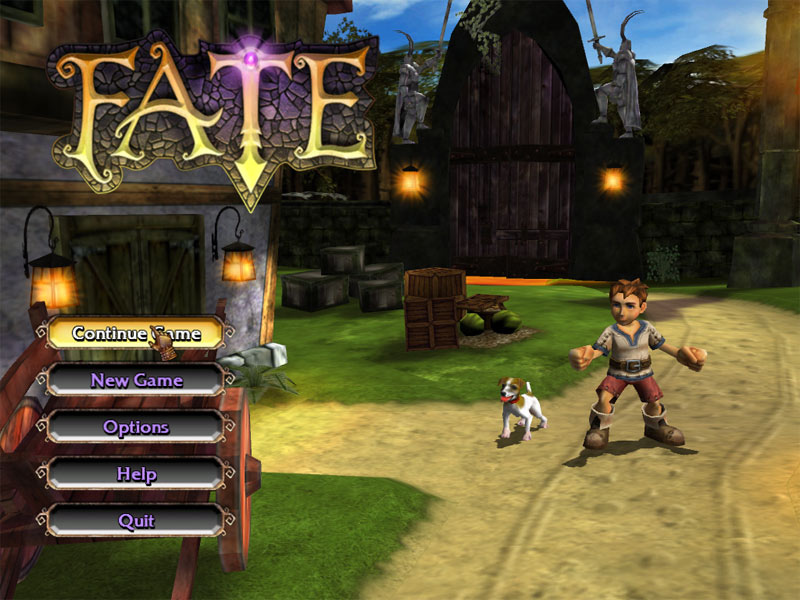Screen dimensions: 800x600
Task: Show the Help screen
Action: point(136,474)
